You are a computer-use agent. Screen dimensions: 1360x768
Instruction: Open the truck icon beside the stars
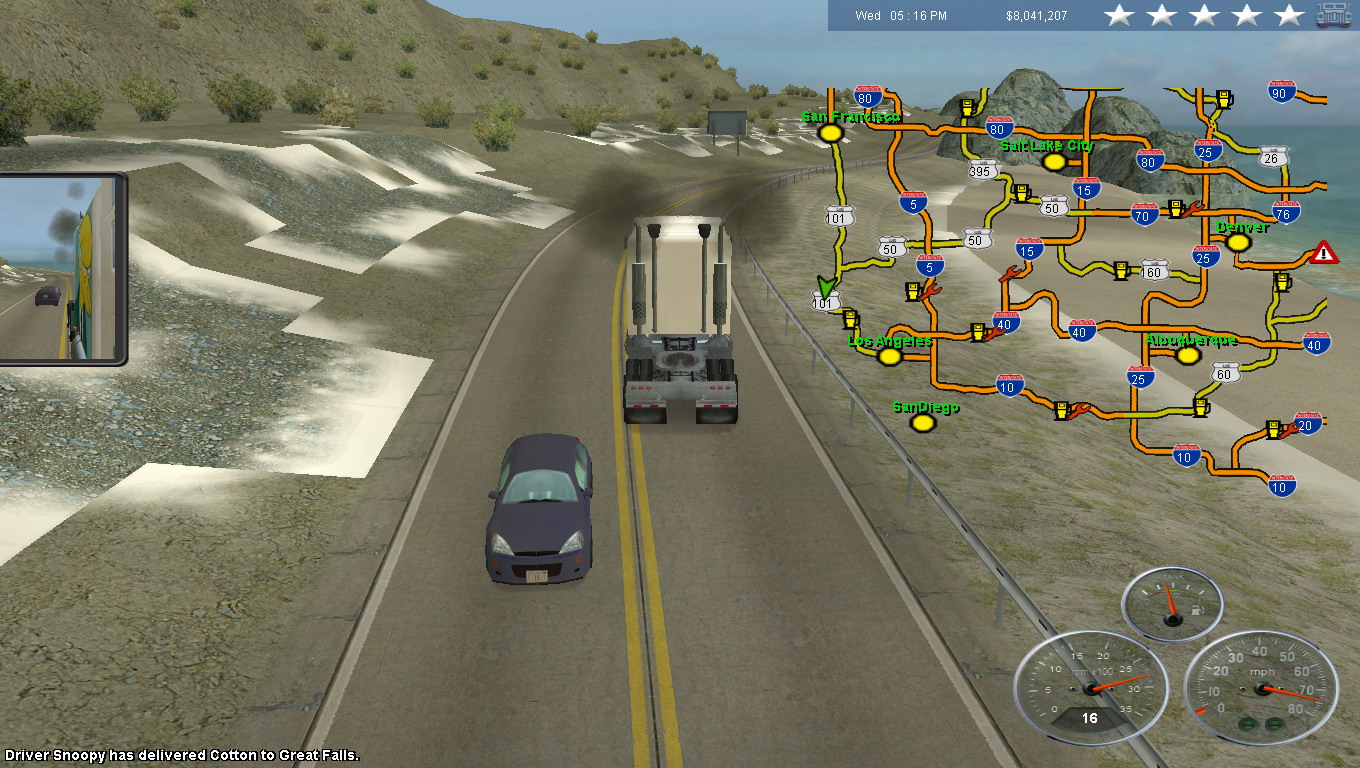click(1334, 15)
